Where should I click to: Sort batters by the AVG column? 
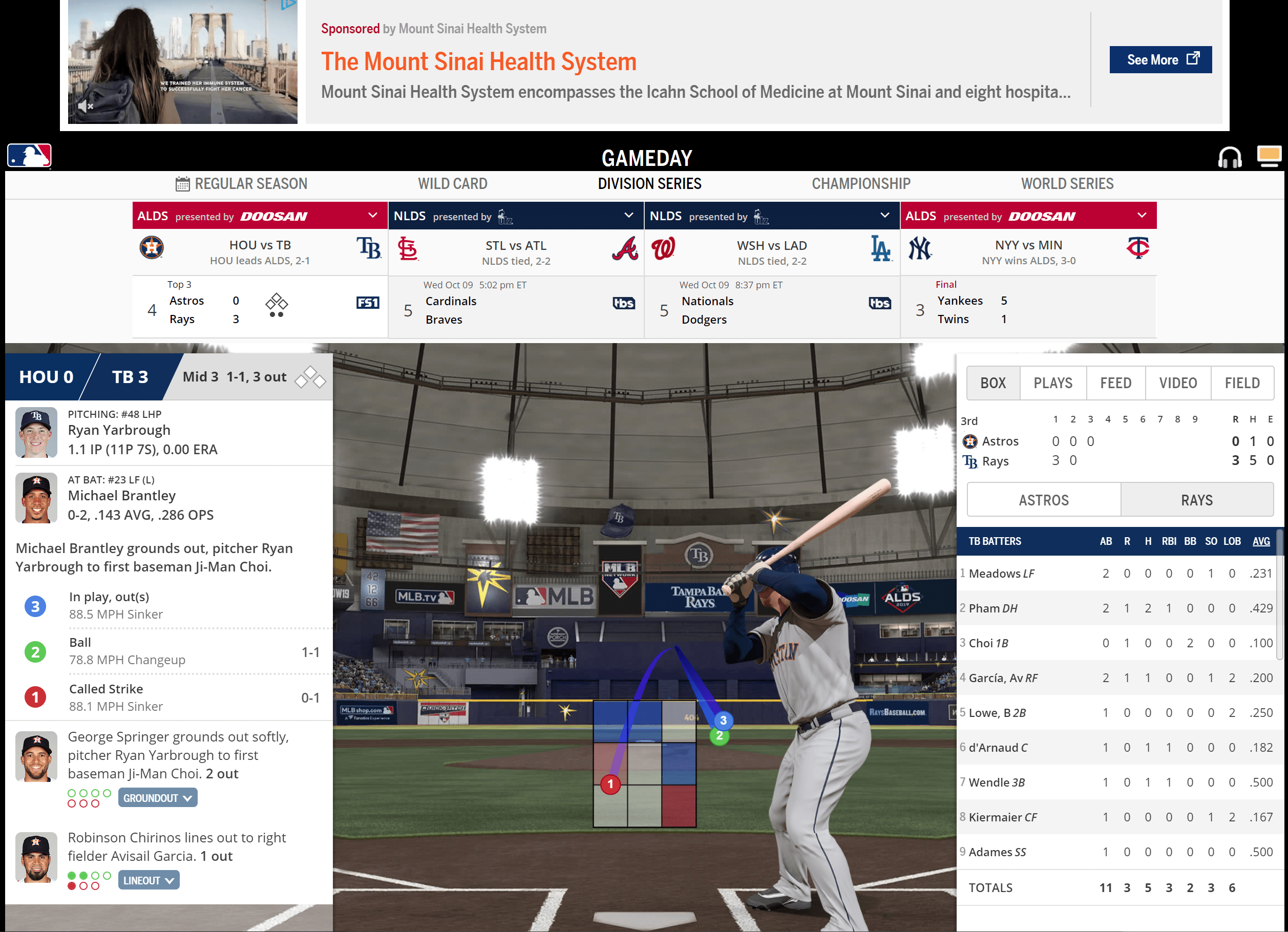pos(1261,541)
